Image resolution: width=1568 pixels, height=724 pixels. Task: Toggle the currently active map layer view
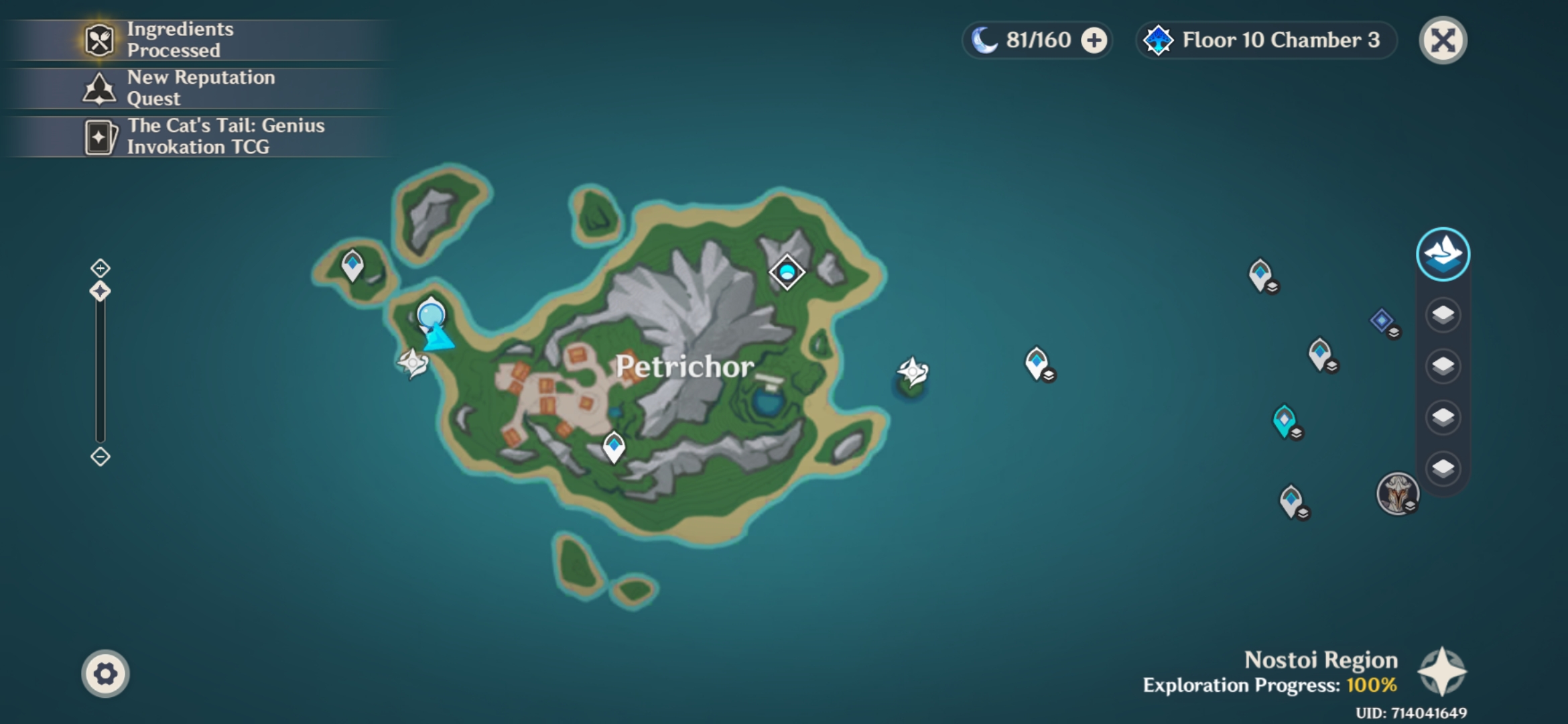[x=1443, y=255]
